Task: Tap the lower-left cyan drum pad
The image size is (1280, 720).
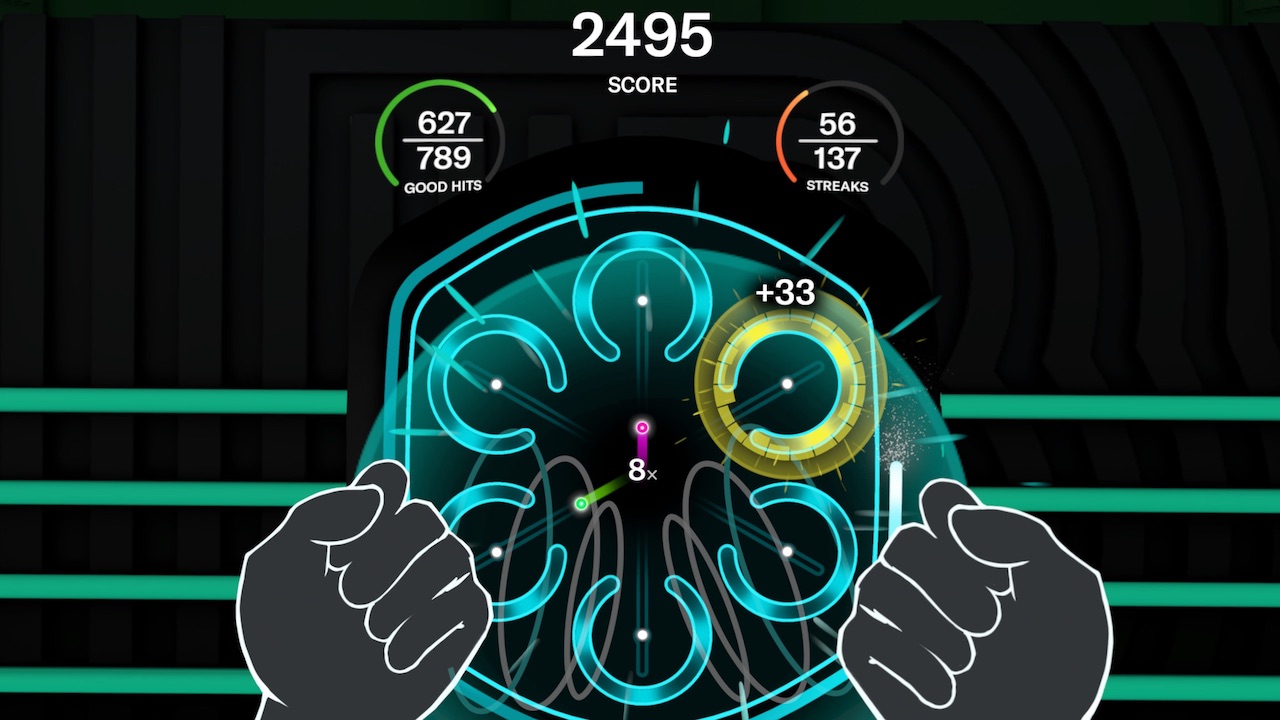Action: pos(498,550)
